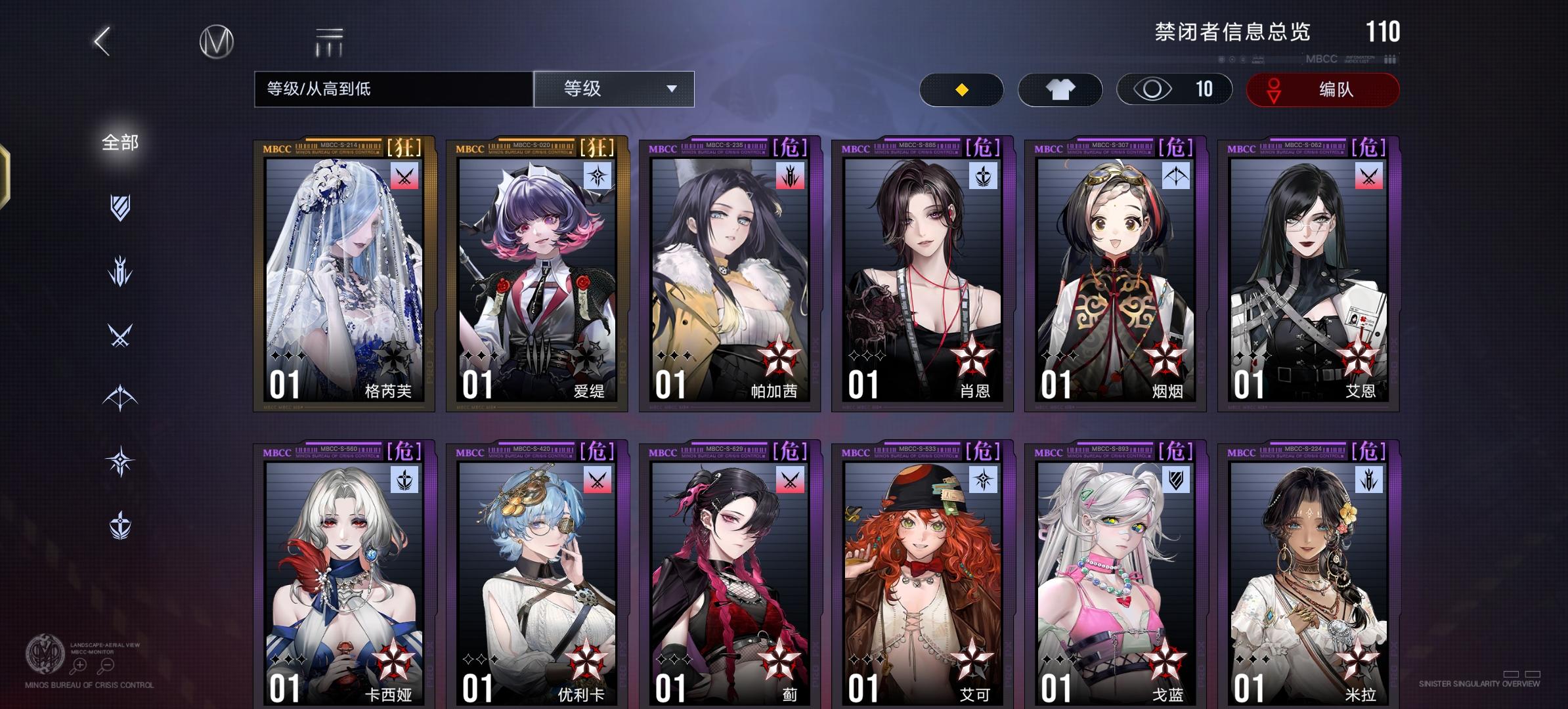This screenshot has width=1568, height=709.
Task: Click the zoom-in magnifier control bottom left
Action: tap(79, 665)
